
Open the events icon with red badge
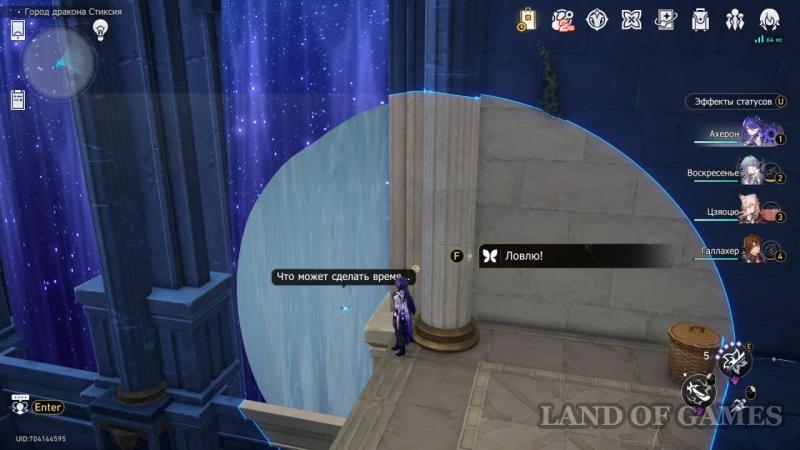[563, 19]
